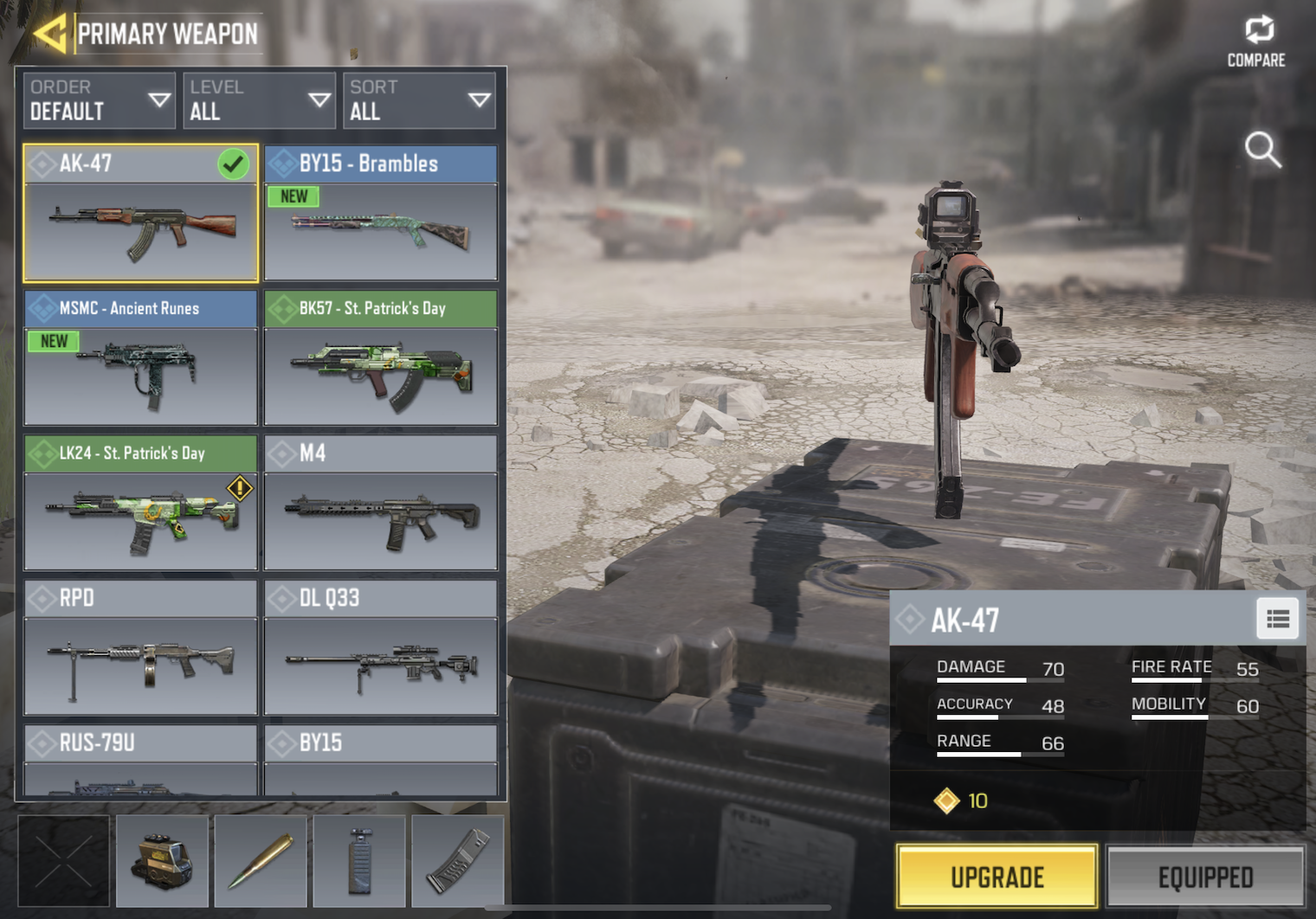The width and height of the screenshot is (1316, 919).
Task: Pick the BK57 - St. Patrick's Day weapon
Action: 381,358
